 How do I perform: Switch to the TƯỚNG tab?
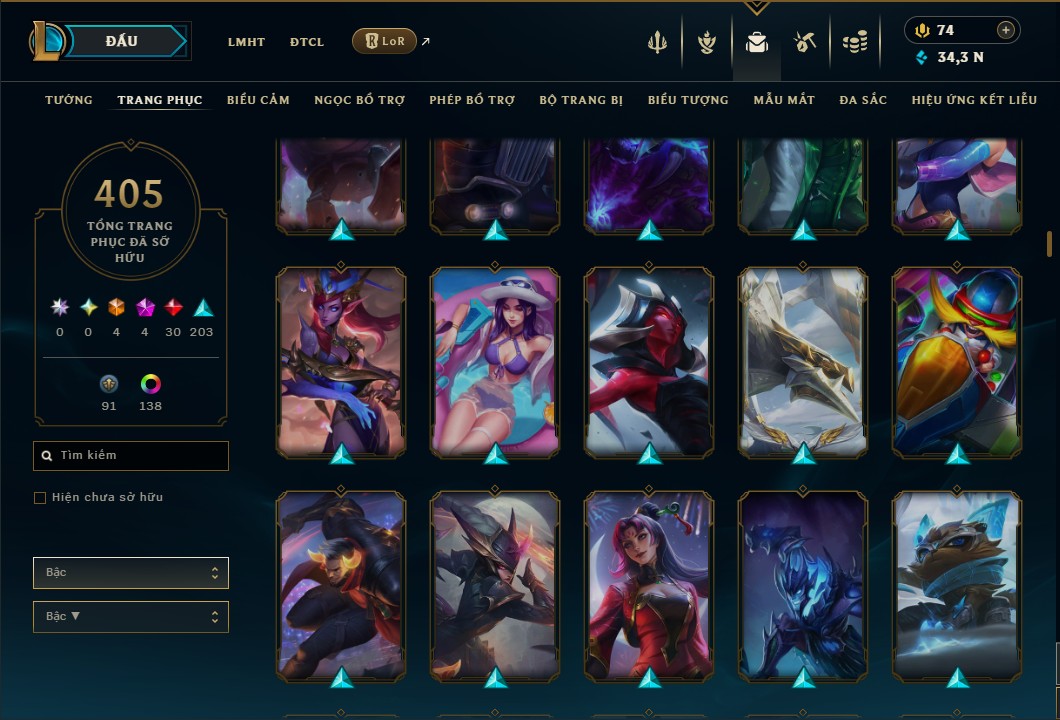(69, 100)
